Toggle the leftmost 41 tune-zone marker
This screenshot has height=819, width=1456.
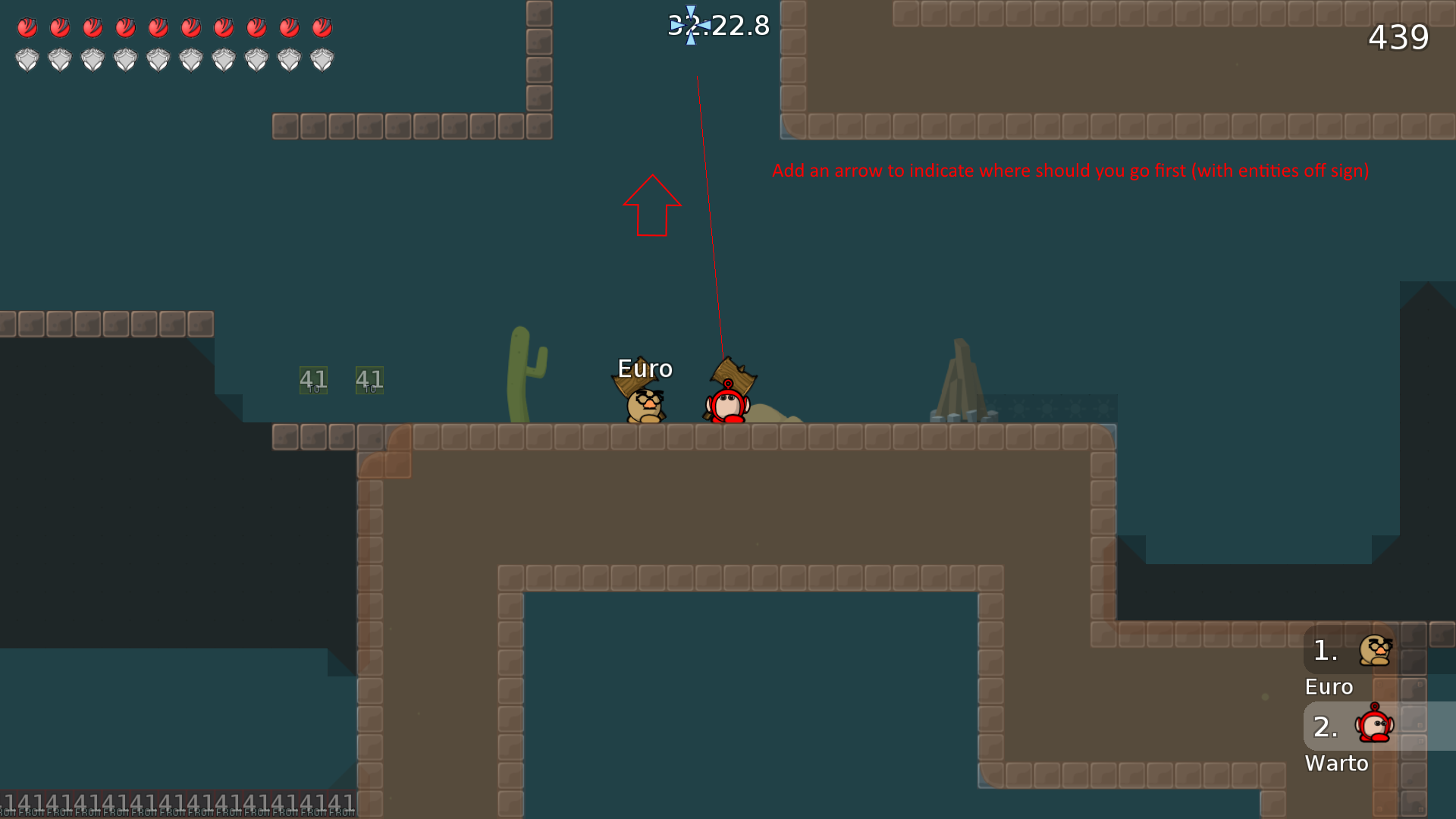pyautogui.click(x=313, y=378)
